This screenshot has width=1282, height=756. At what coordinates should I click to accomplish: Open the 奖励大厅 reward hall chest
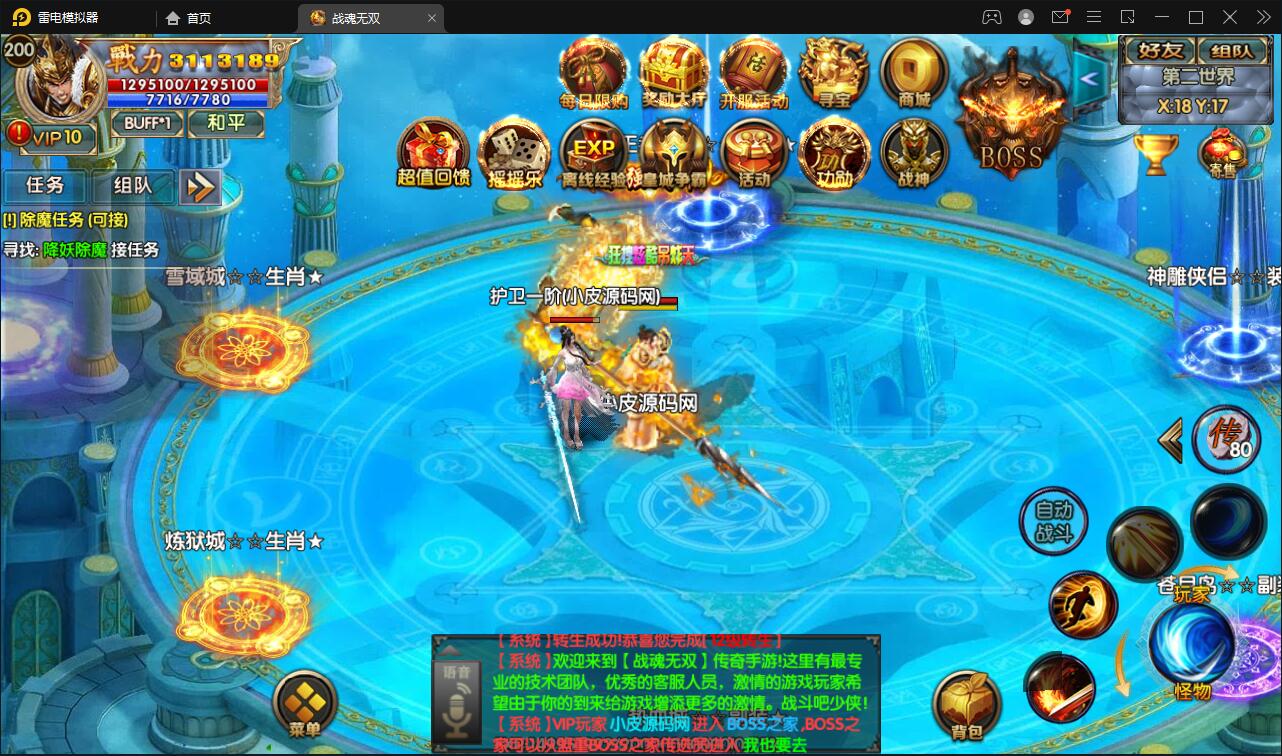(x=674, y=72)
